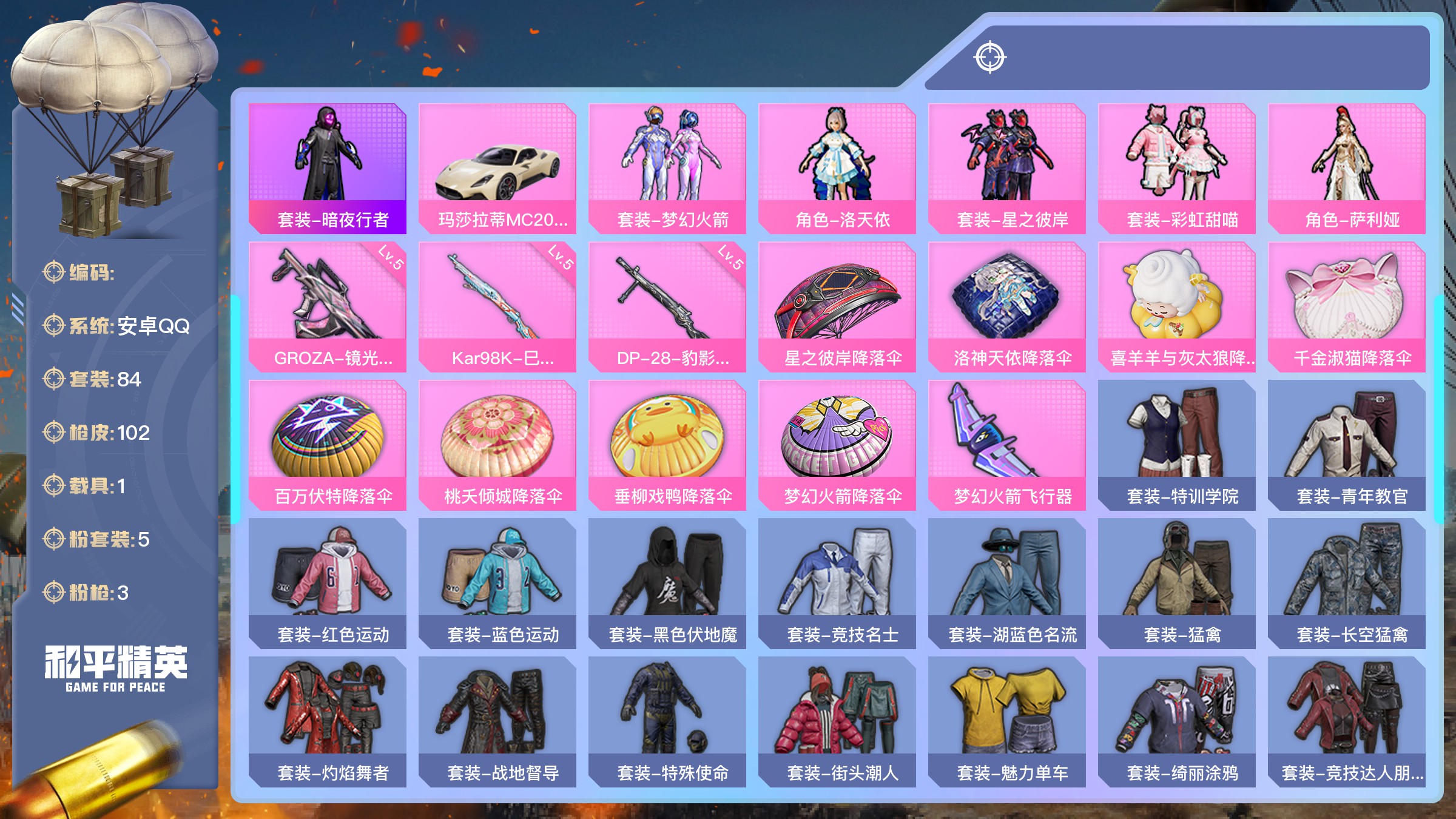Select the 套装-灼焰舞者 outfit tile

(x=327, y=721)
